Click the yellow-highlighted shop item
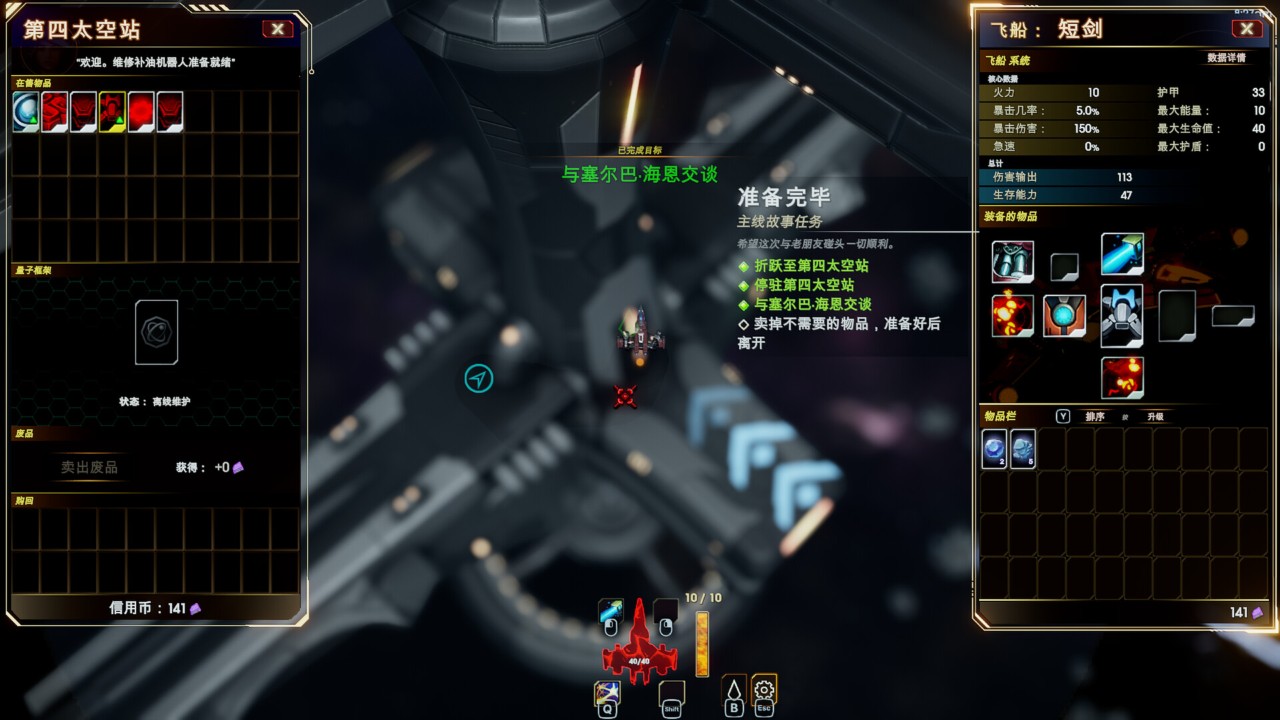Viewport: 1280px width, 720px height. point(110,112)
